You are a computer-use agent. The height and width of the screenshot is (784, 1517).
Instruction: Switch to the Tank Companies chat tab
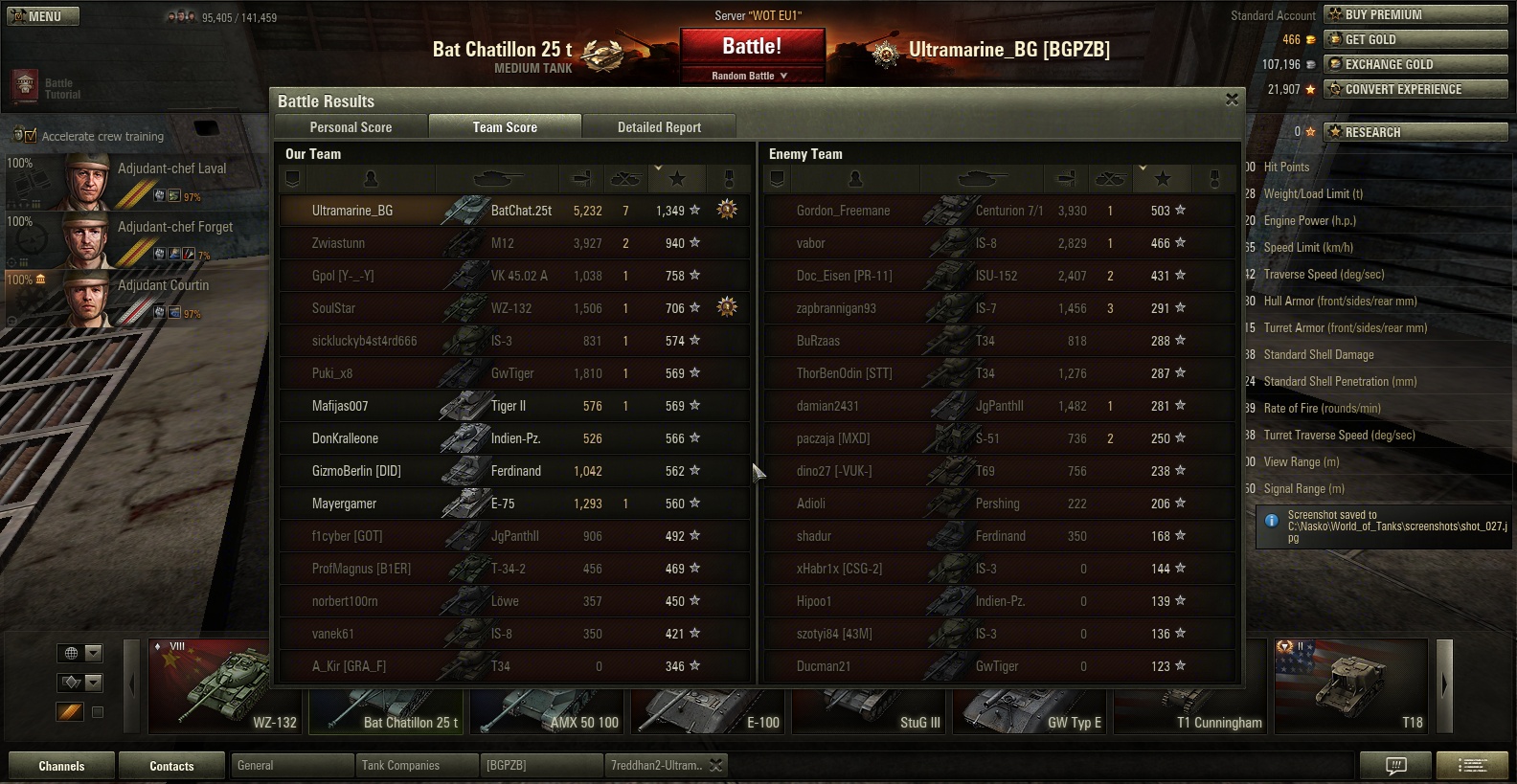coord(417,766)
